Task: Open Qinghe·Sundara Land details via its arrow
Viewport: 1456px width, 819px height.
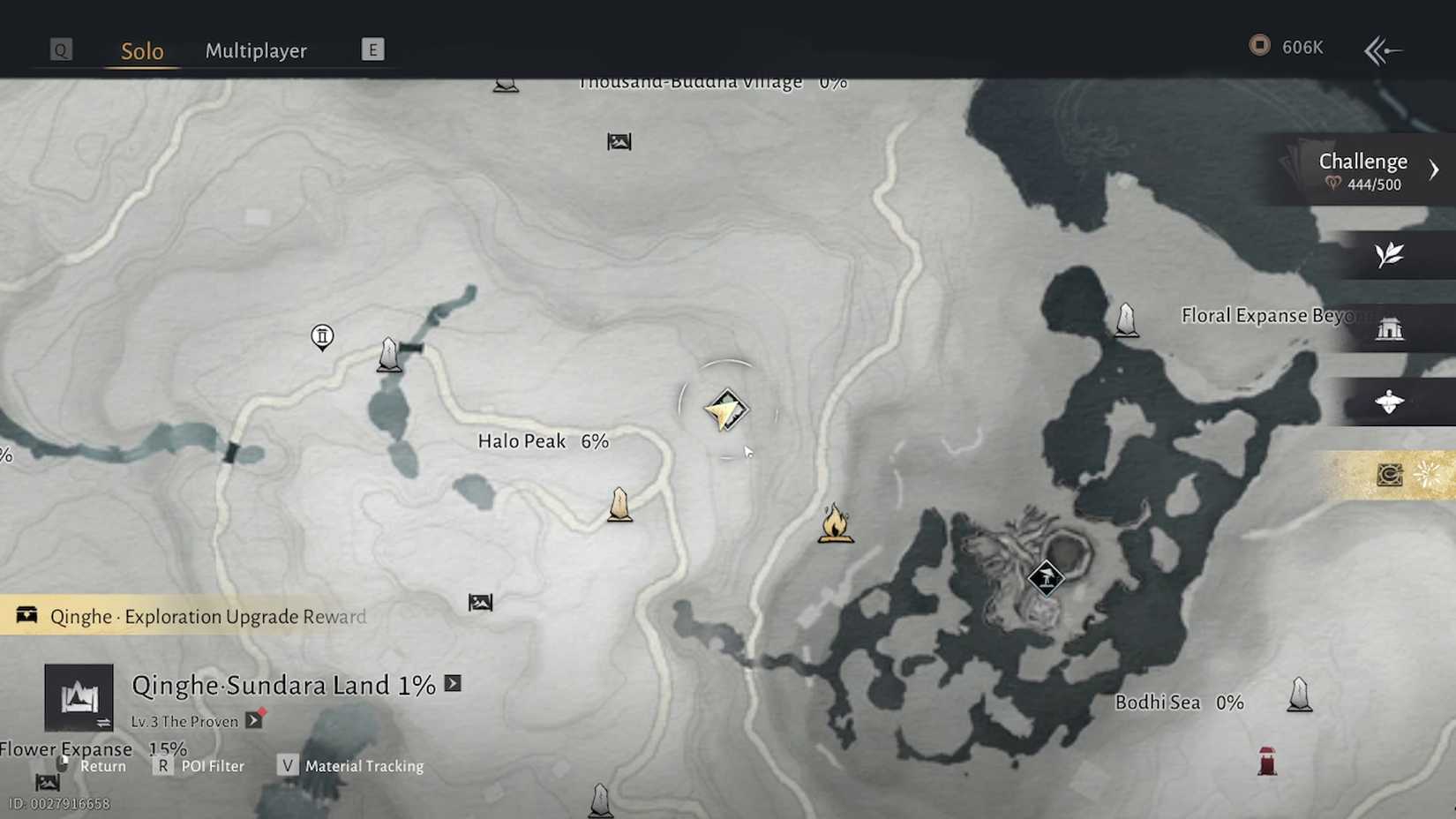Action: (x=452, y=683)
